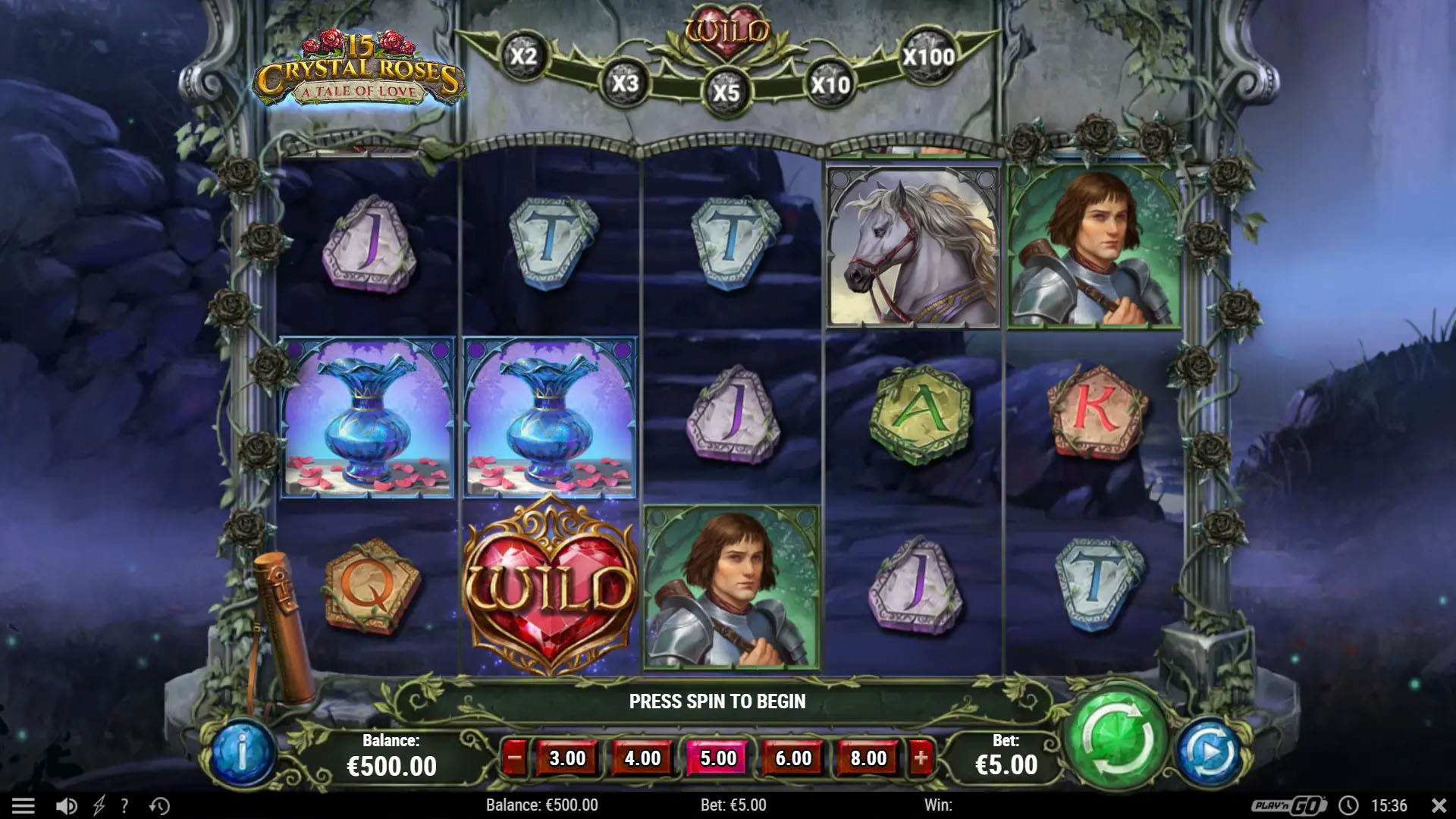Click the PRESS SPIN TO BEGIN banner
The image size is (1456, 819).
(717, 701)
